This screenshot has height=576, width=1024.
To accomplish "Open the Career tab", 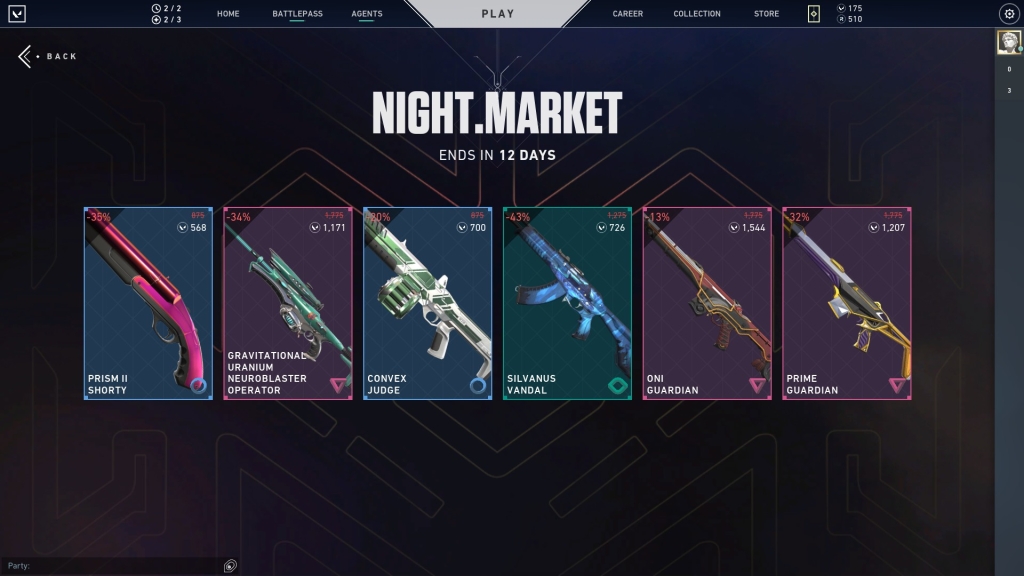I will (x=628, y=14).
